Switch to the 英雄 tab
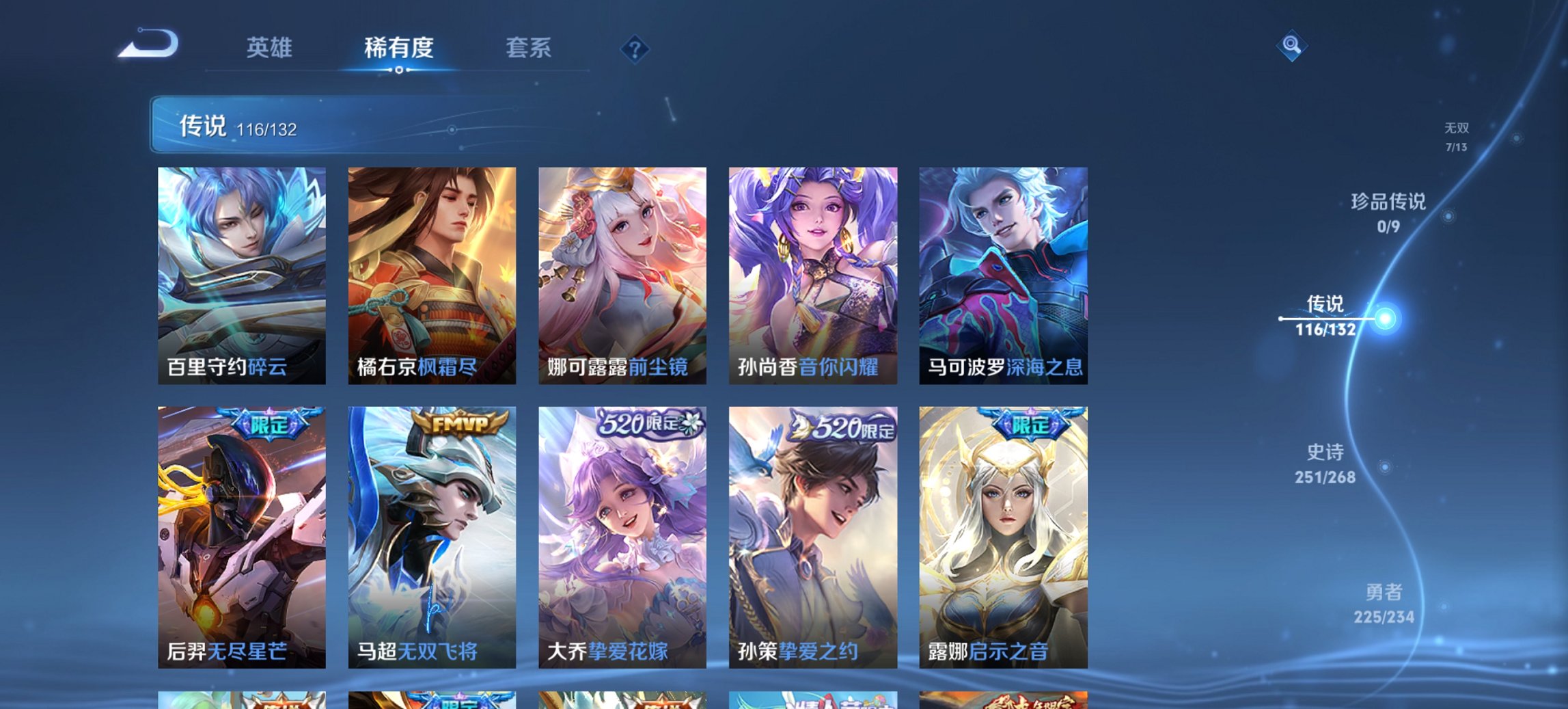Screen dimensions: 1568x709 [271, 48]
